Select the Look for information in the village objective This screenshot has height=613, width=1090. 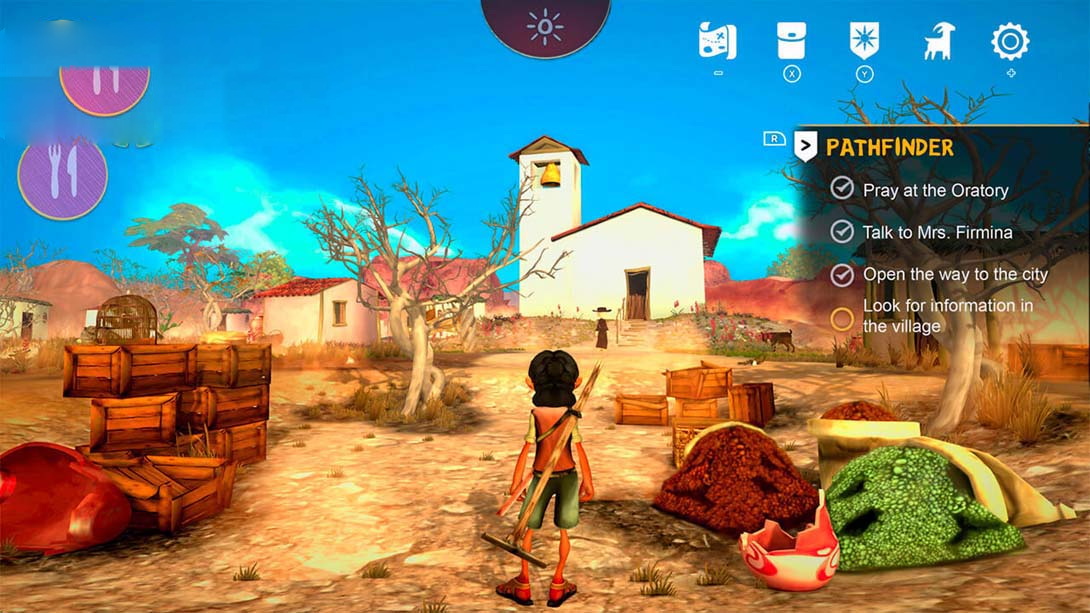(x=946, y=316)
